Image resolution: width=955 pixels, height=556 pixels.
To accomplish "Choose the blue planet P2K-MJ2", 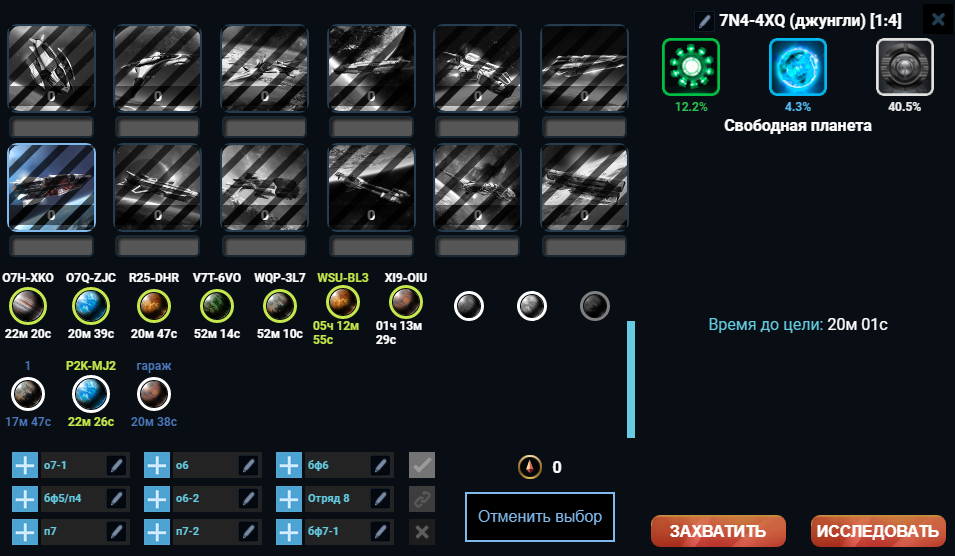I will pos(90,393).
